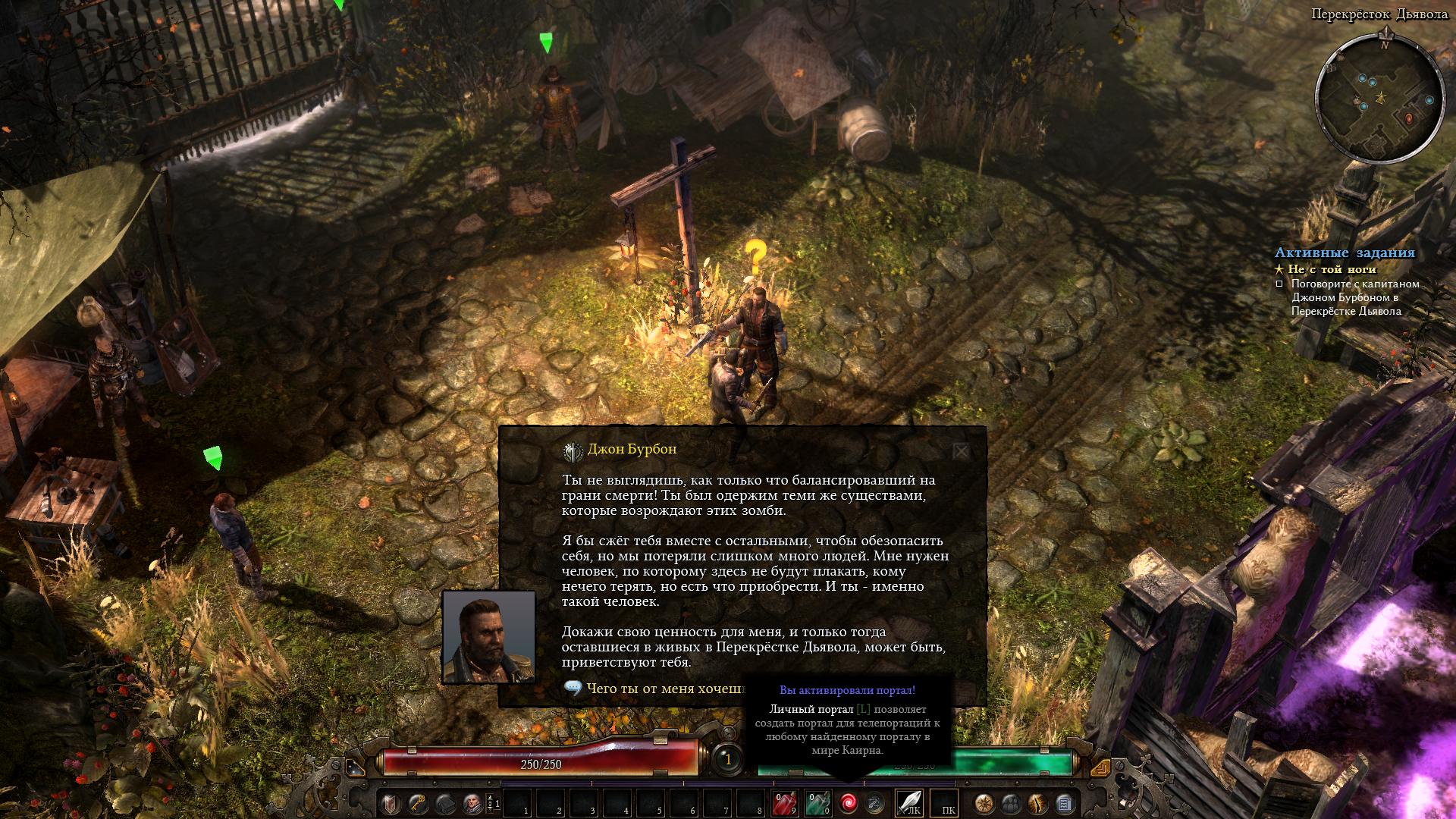Select the empty right-mouse ПК skill slot

(945, 803)
